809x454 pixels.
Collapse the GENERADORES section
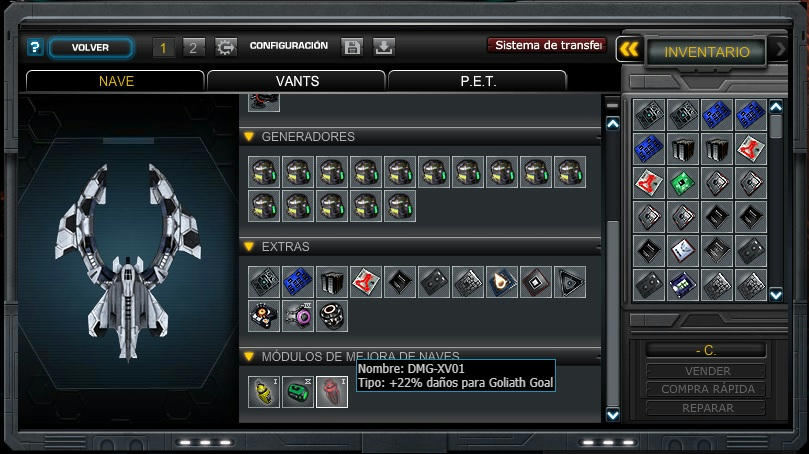coord(249,137)
